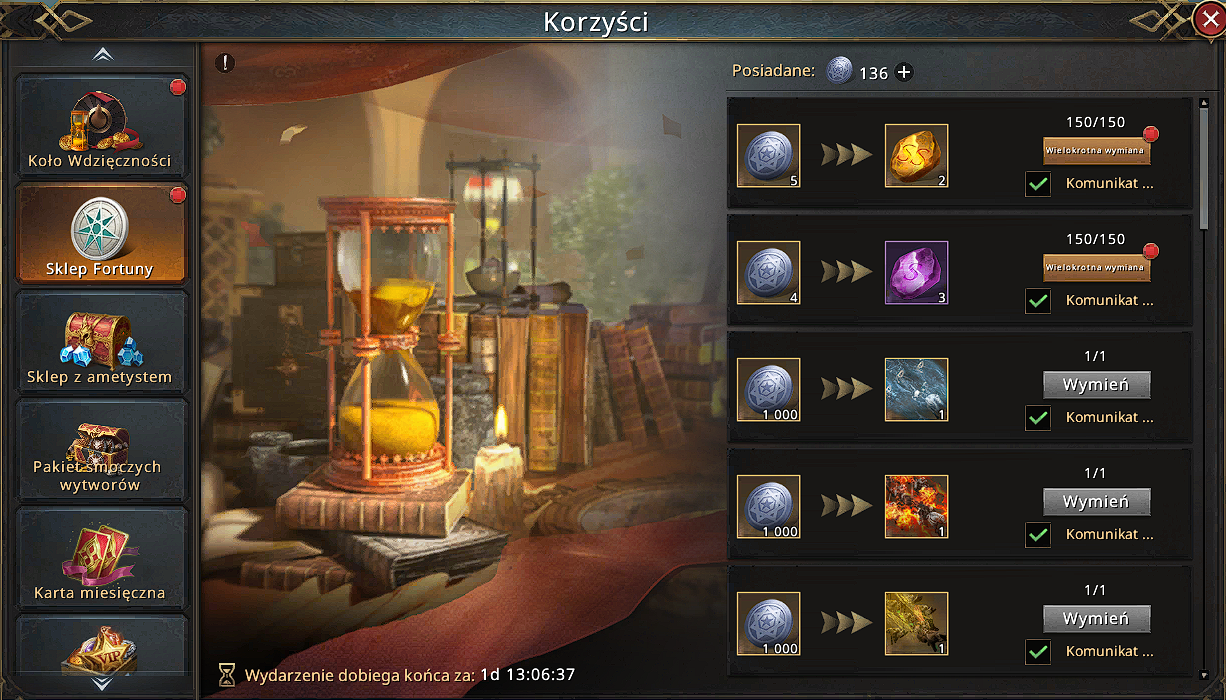
Task: Click Wymień for the golden yellow item
Action: pyautogui.click(x=1096, y=619)
